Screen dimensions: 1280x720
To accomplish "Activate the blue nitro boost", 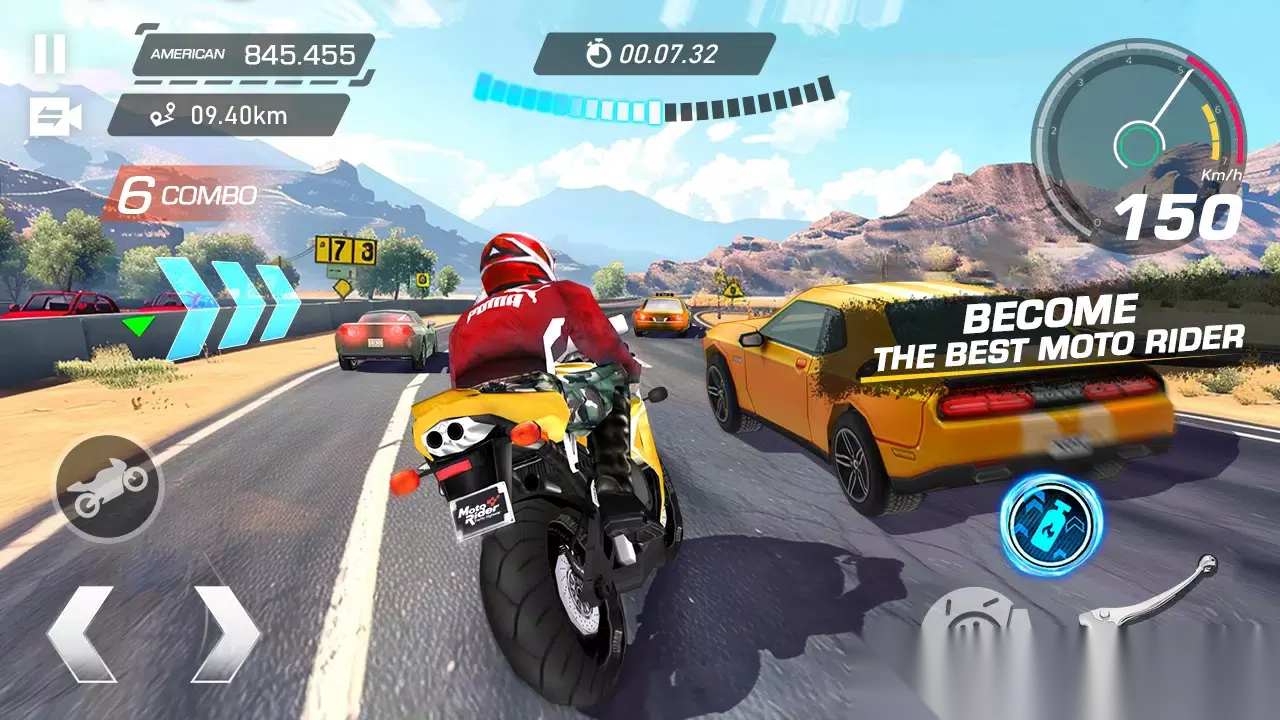I will pos(1051,524).
